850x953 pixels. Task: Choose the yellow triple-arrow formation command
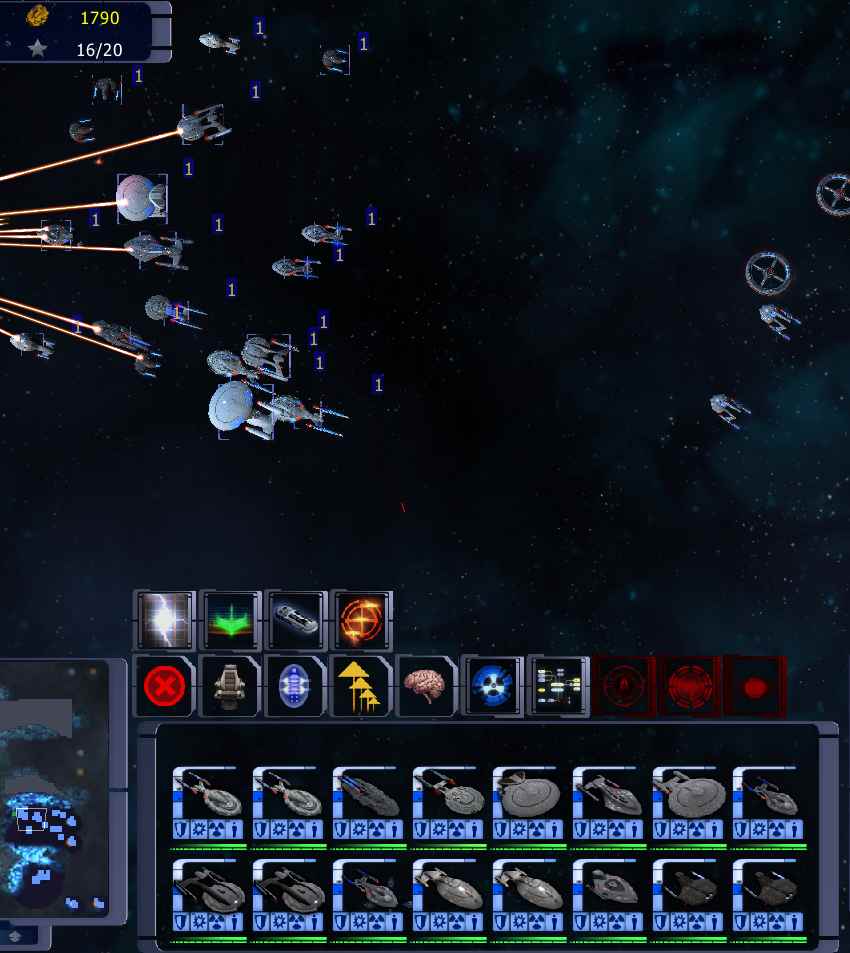point(361,686)
